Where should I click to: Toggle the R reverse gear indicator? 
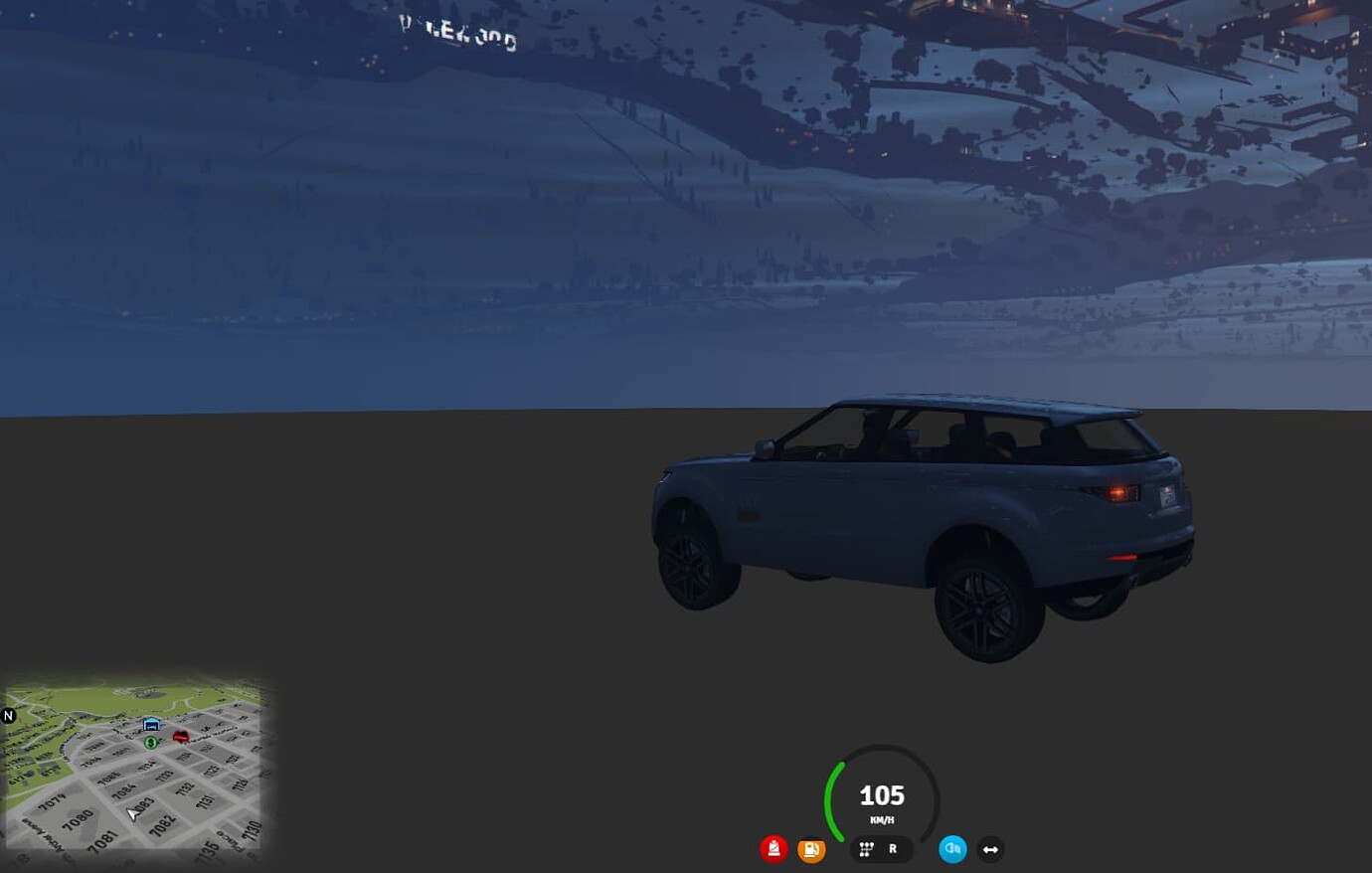(892, 849)
